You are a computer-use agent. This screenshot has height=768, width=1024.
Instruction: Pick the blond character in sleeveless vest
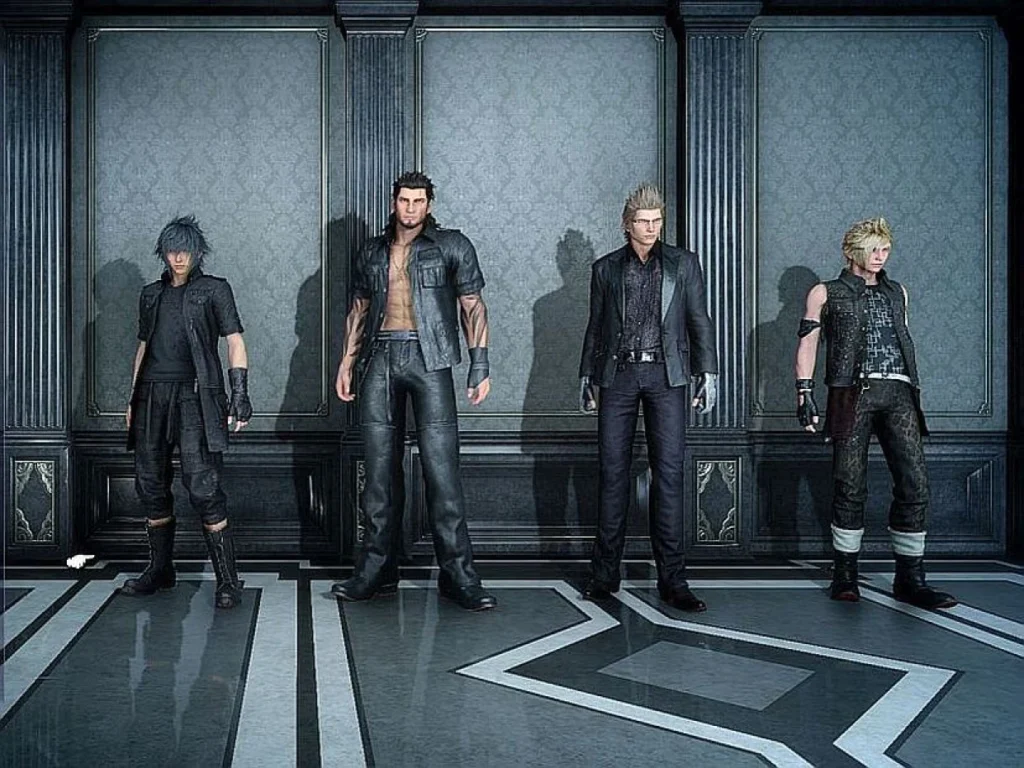point(868,390)
